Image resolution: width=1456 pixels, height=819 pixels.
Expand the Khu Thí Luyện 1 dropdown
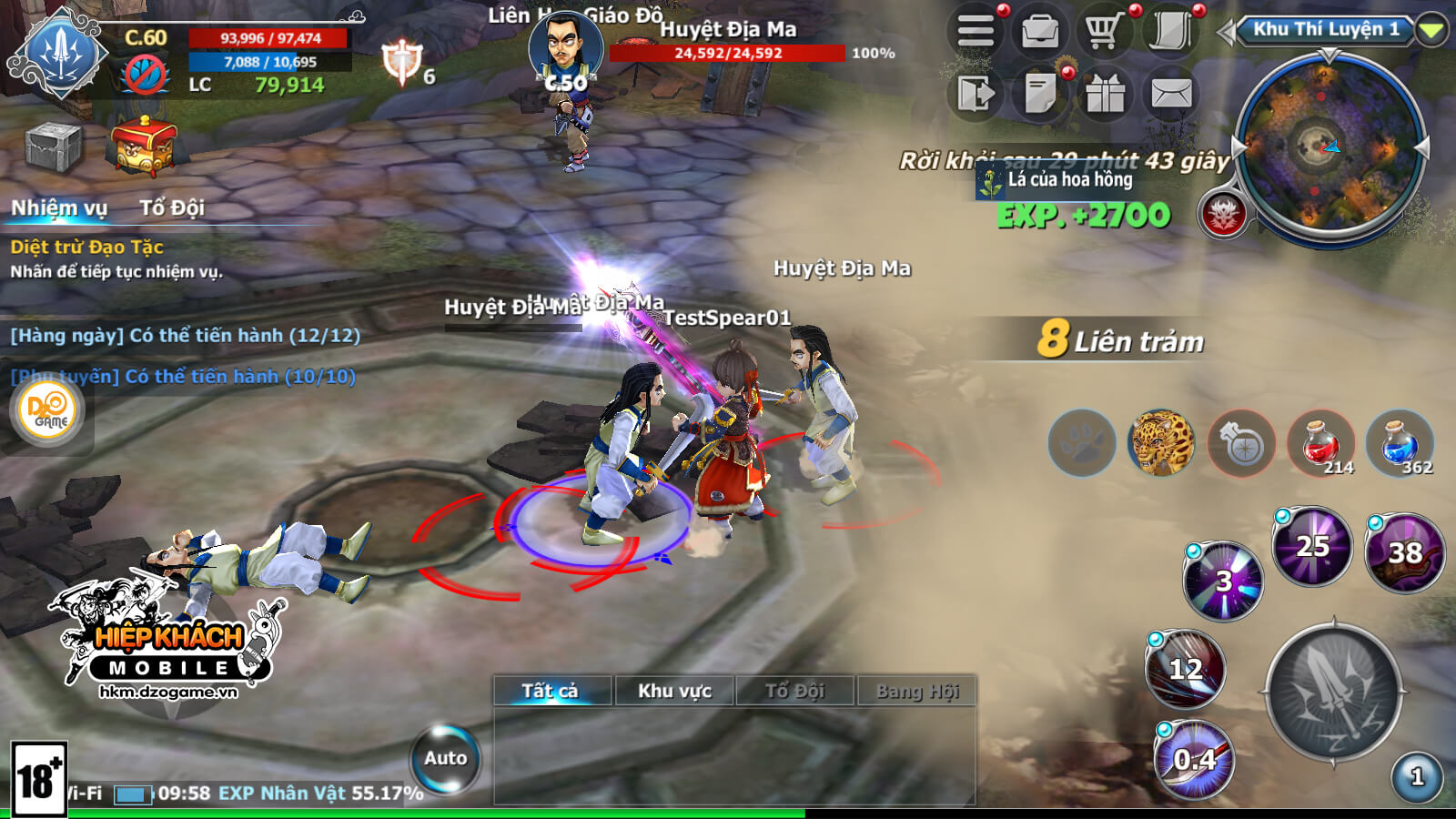(x=1431, y=31)
